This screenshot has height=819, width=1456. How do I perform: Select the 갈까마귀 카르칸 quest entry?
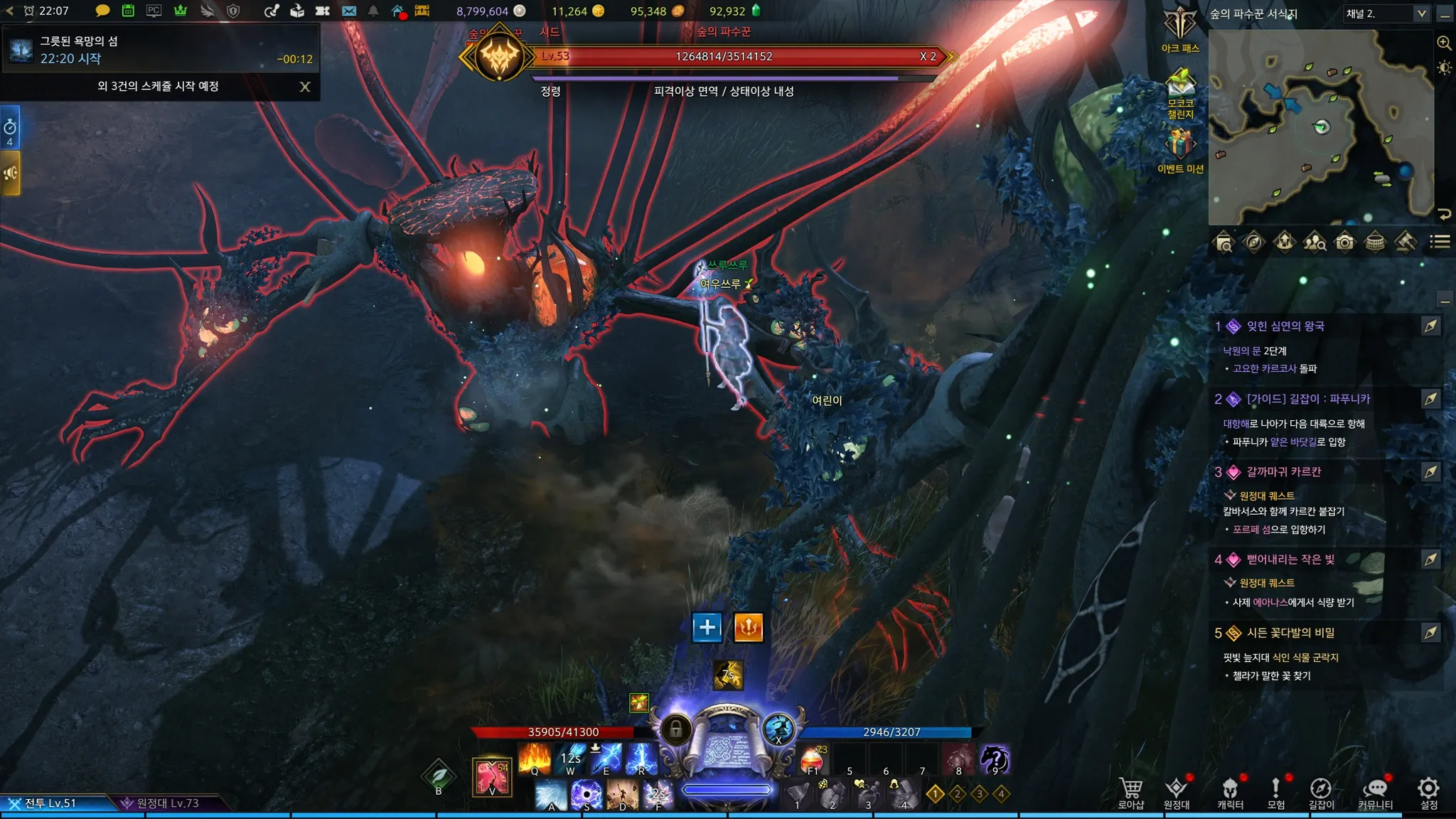[x=1283, y=472]
